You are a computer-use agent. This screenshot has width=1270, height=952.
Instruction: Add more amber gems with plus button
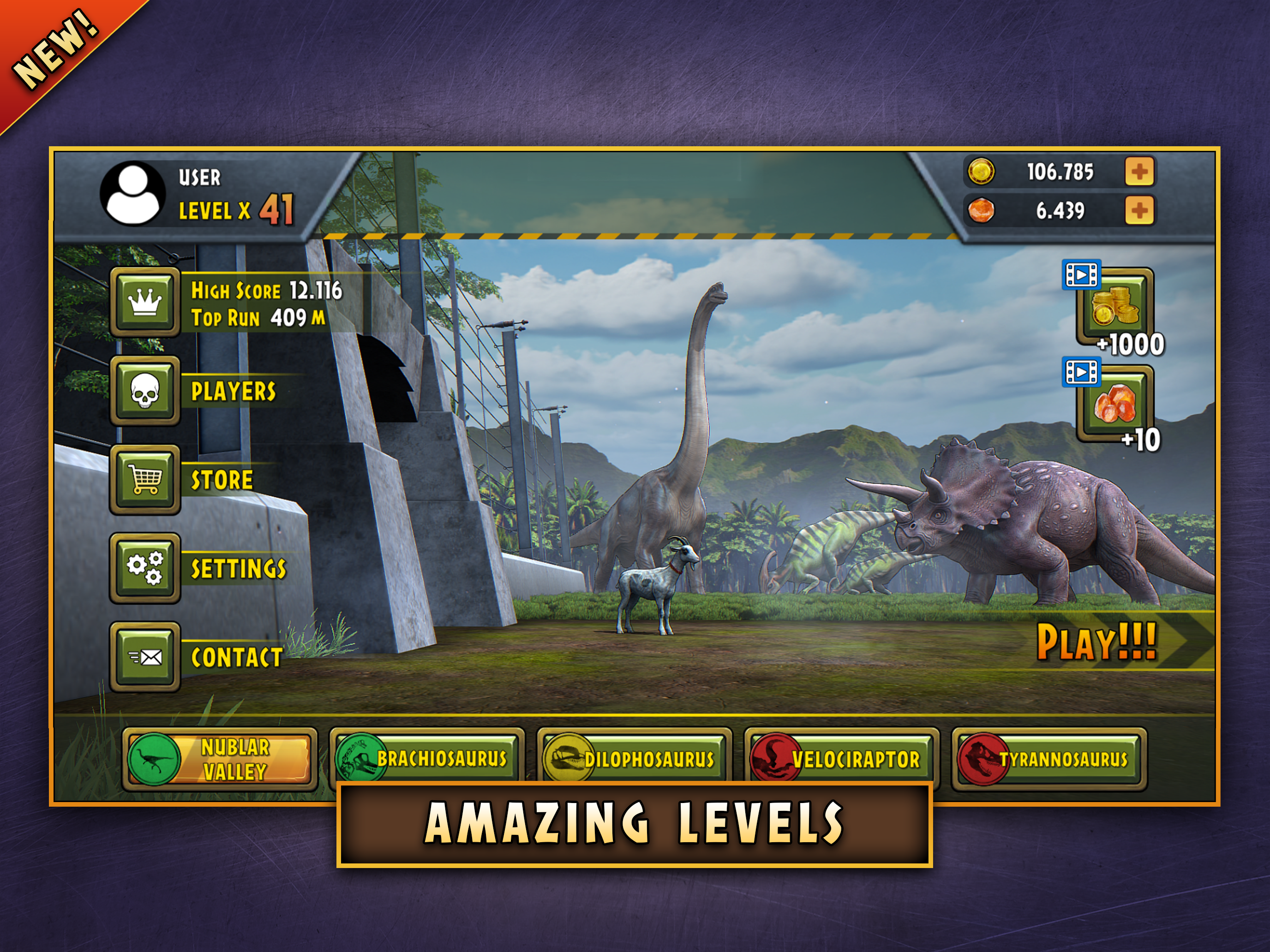click(x=1140, y=211)
